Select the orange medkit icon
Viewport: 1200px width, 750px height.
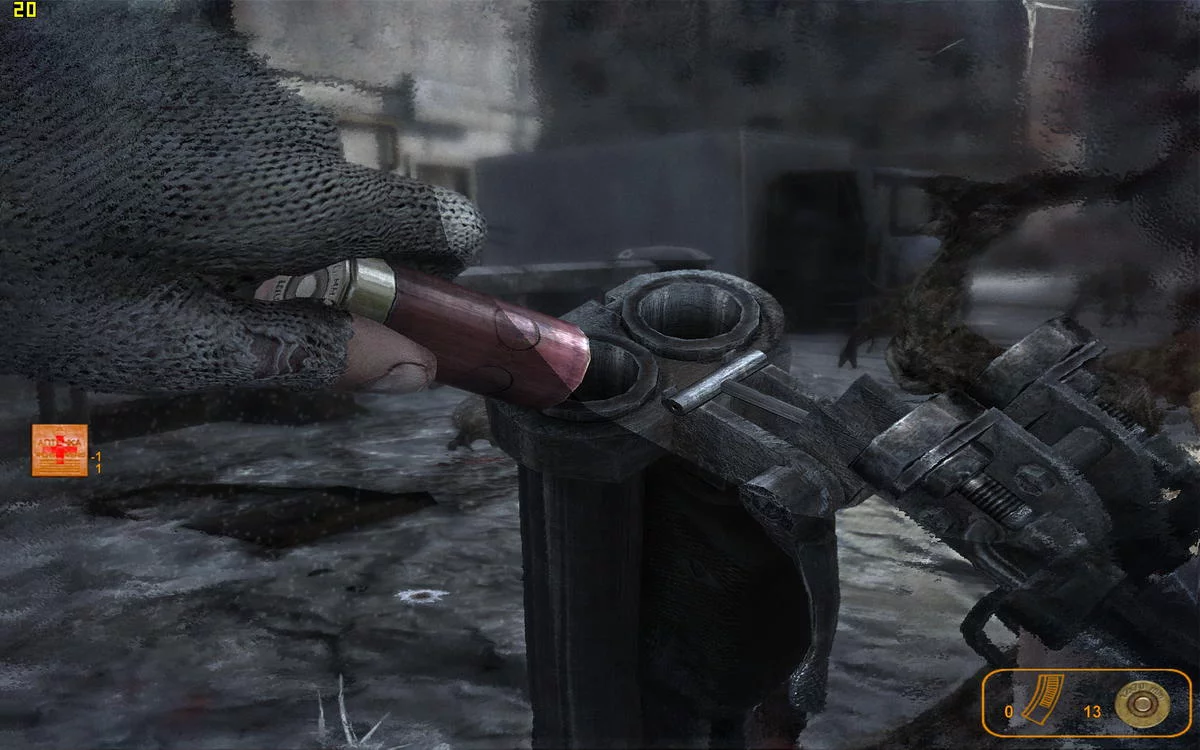[59, 450]
